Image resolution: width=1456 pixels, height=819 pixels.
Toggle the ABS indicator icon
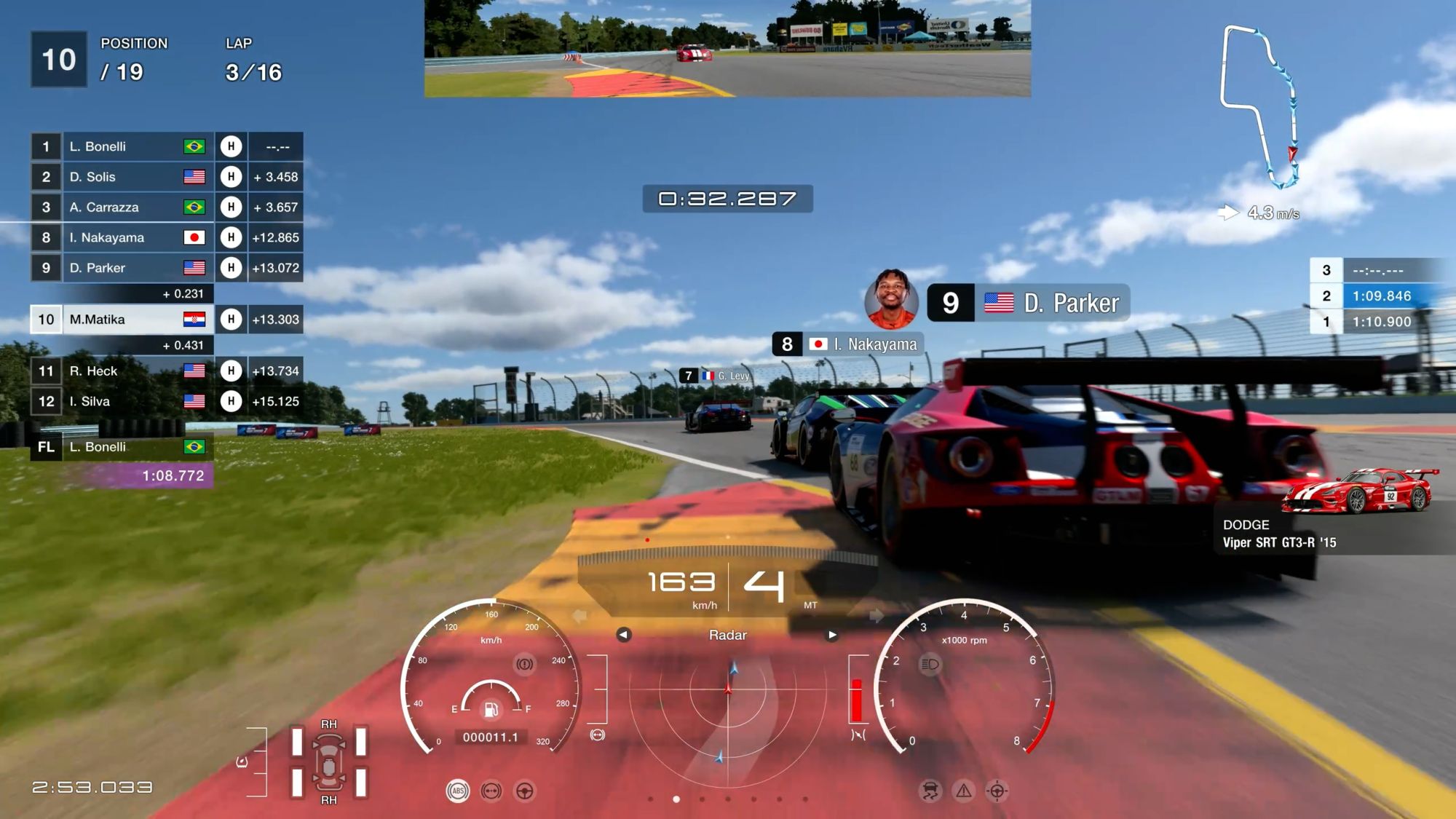[458, 791]
